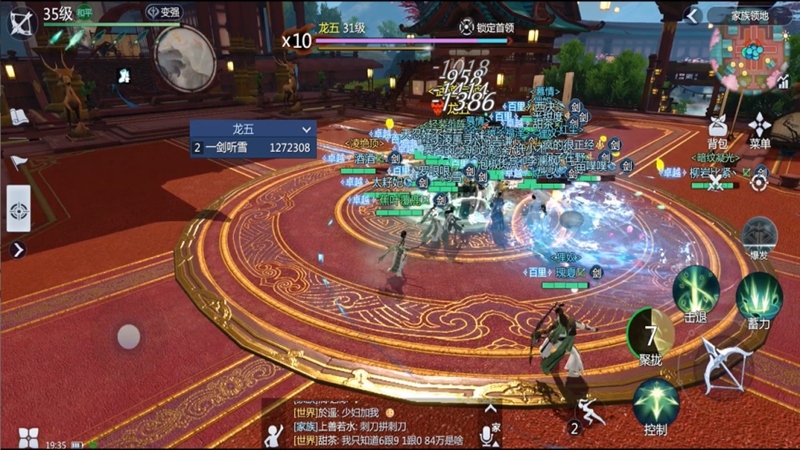Open the 菜单 main menu
The width and height of the screenshot is (800, 450).
click(x=760, y=130)
